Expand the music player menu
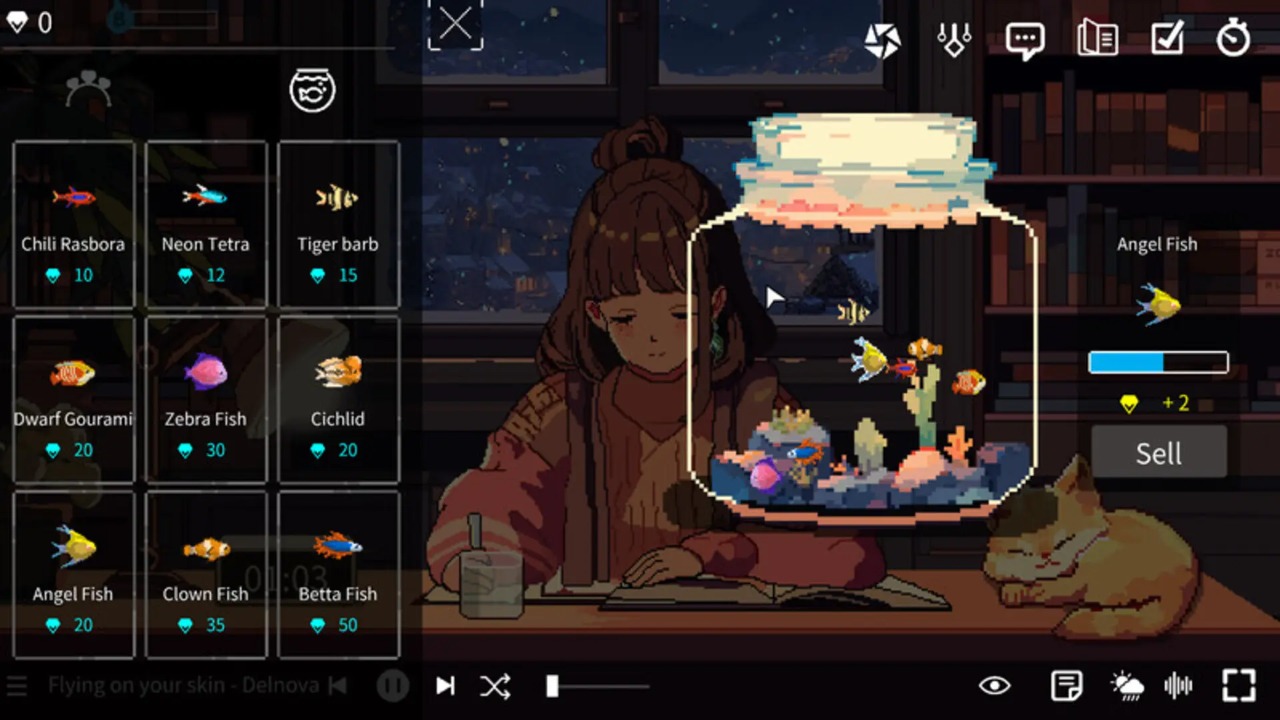The height and width of the screenshot is (720, 1280). [x=16, y=686]
